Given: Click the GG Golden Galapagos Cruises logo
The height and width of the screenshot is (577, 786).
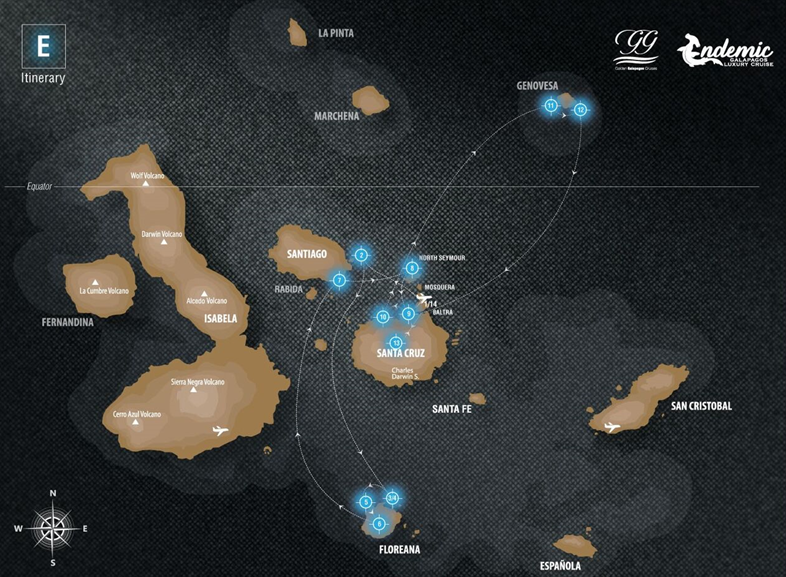Looking at the screenshot, I should point(636,48).
